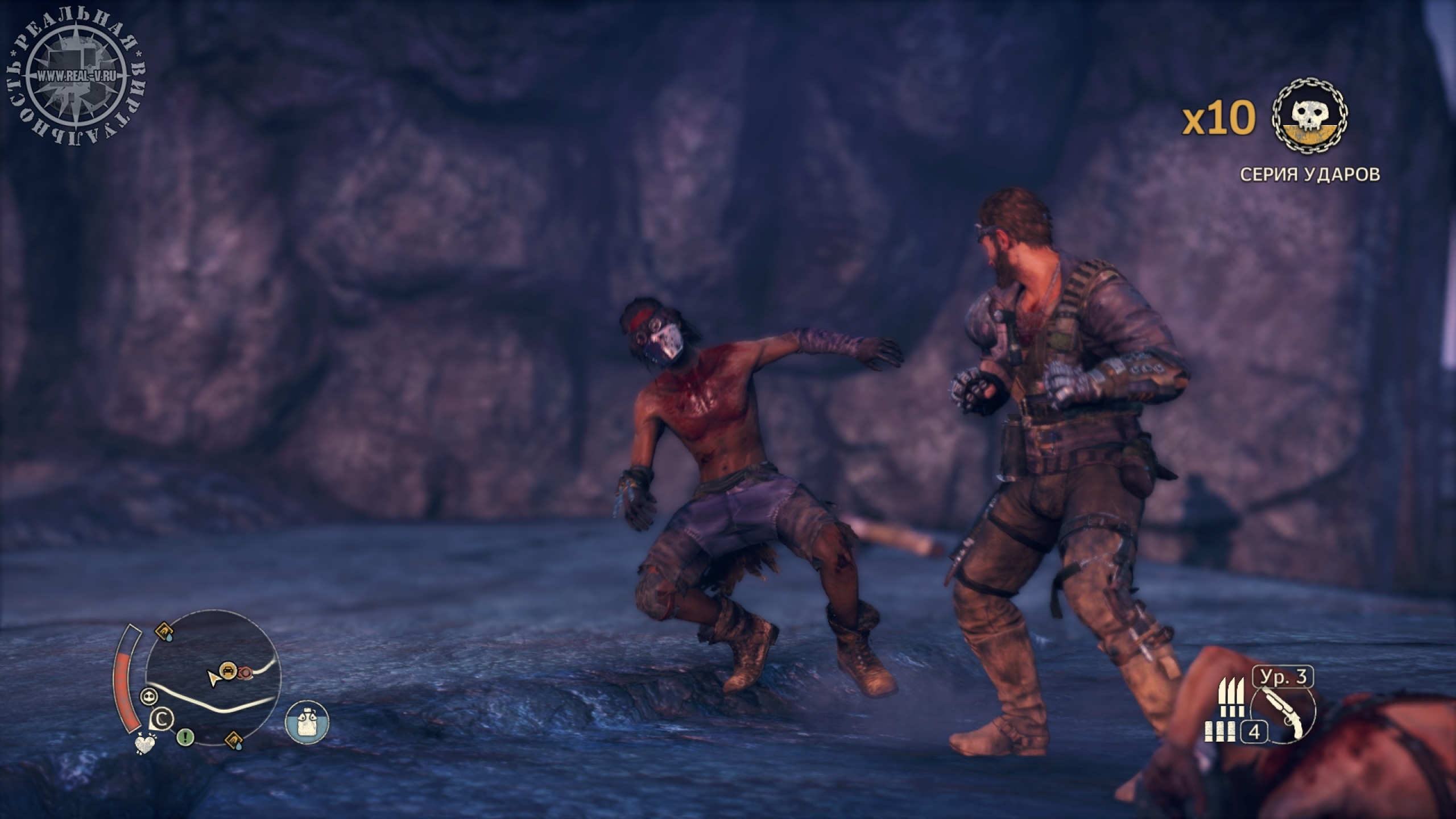The width and height of the screenshot is (1456, 819).
Task: Use the water canteen icon
Action: click(307, 722)
